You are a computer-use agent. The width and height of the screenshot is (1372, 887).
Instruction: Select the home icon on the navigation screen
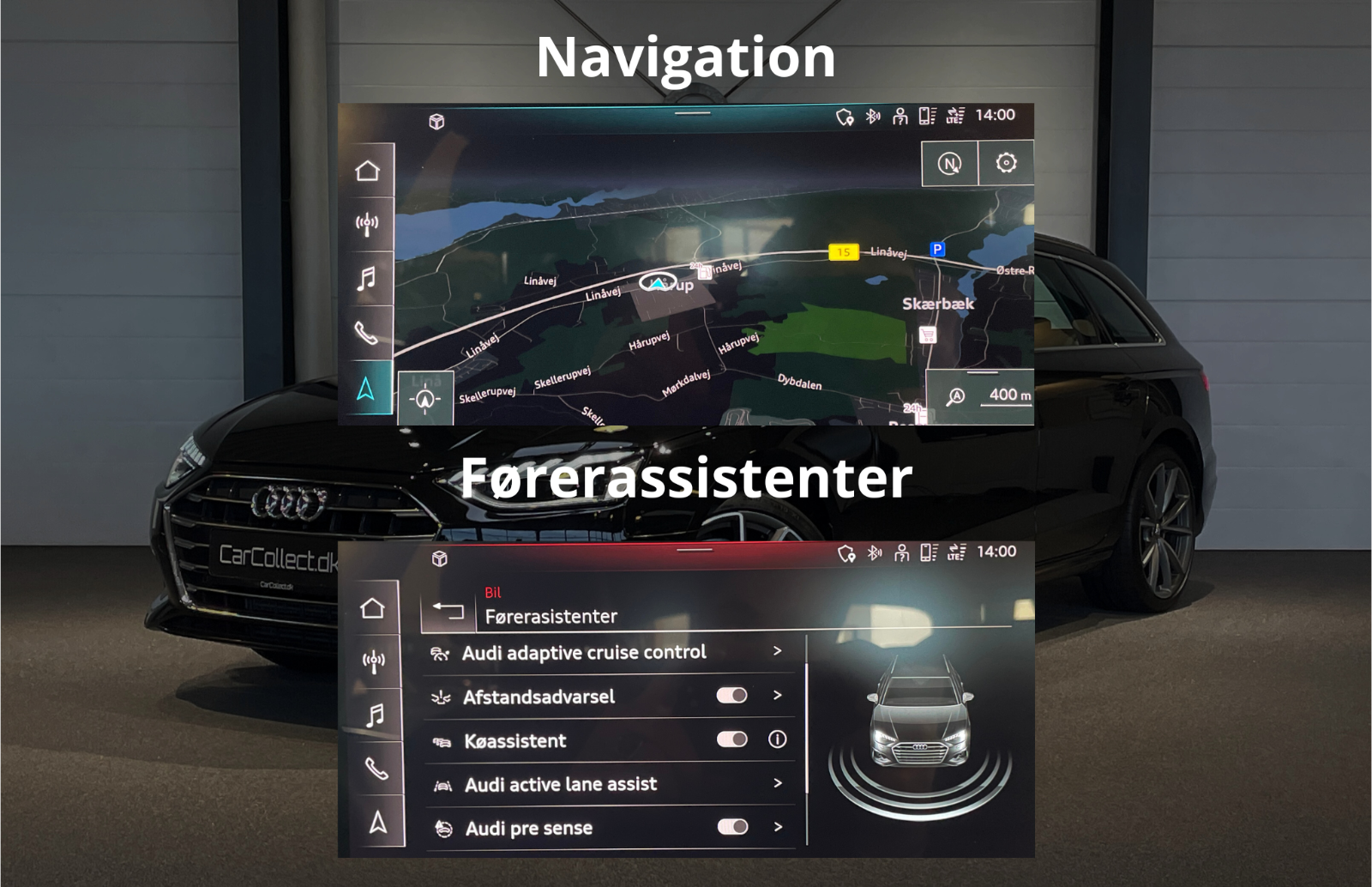367,171
